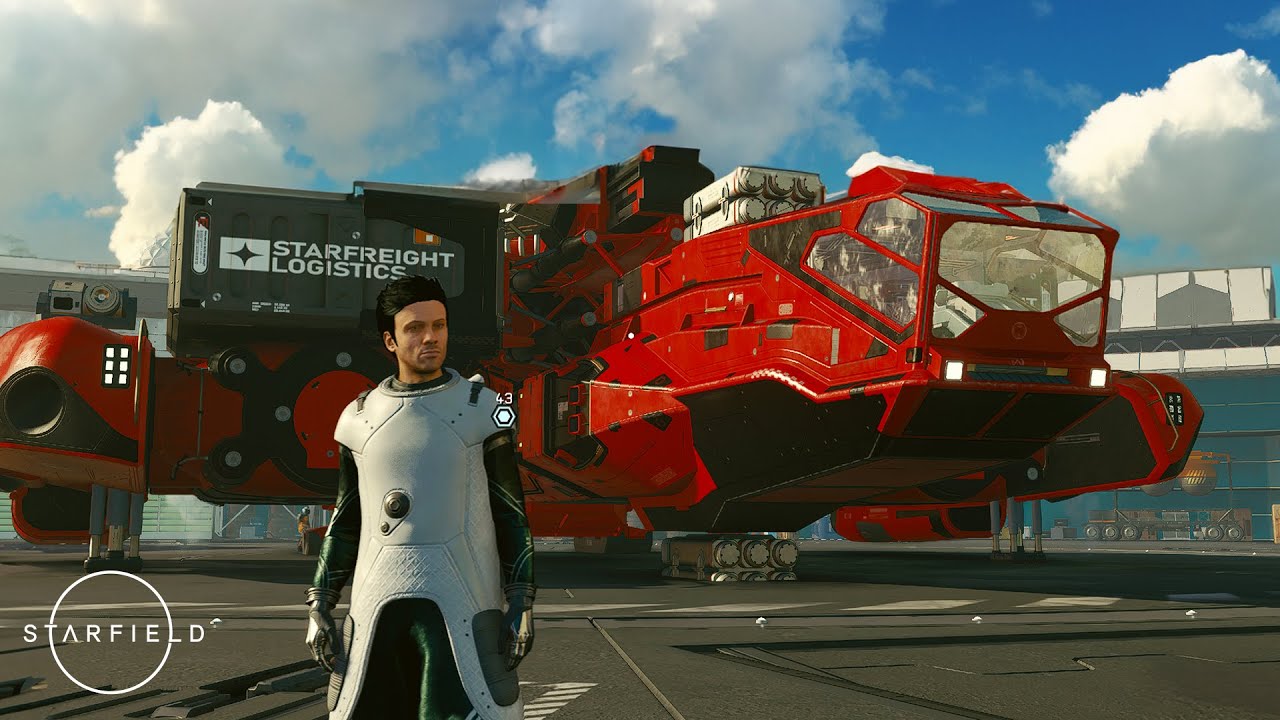
Task: Click the white hexagon marker icon
Action: coord(504,417)
